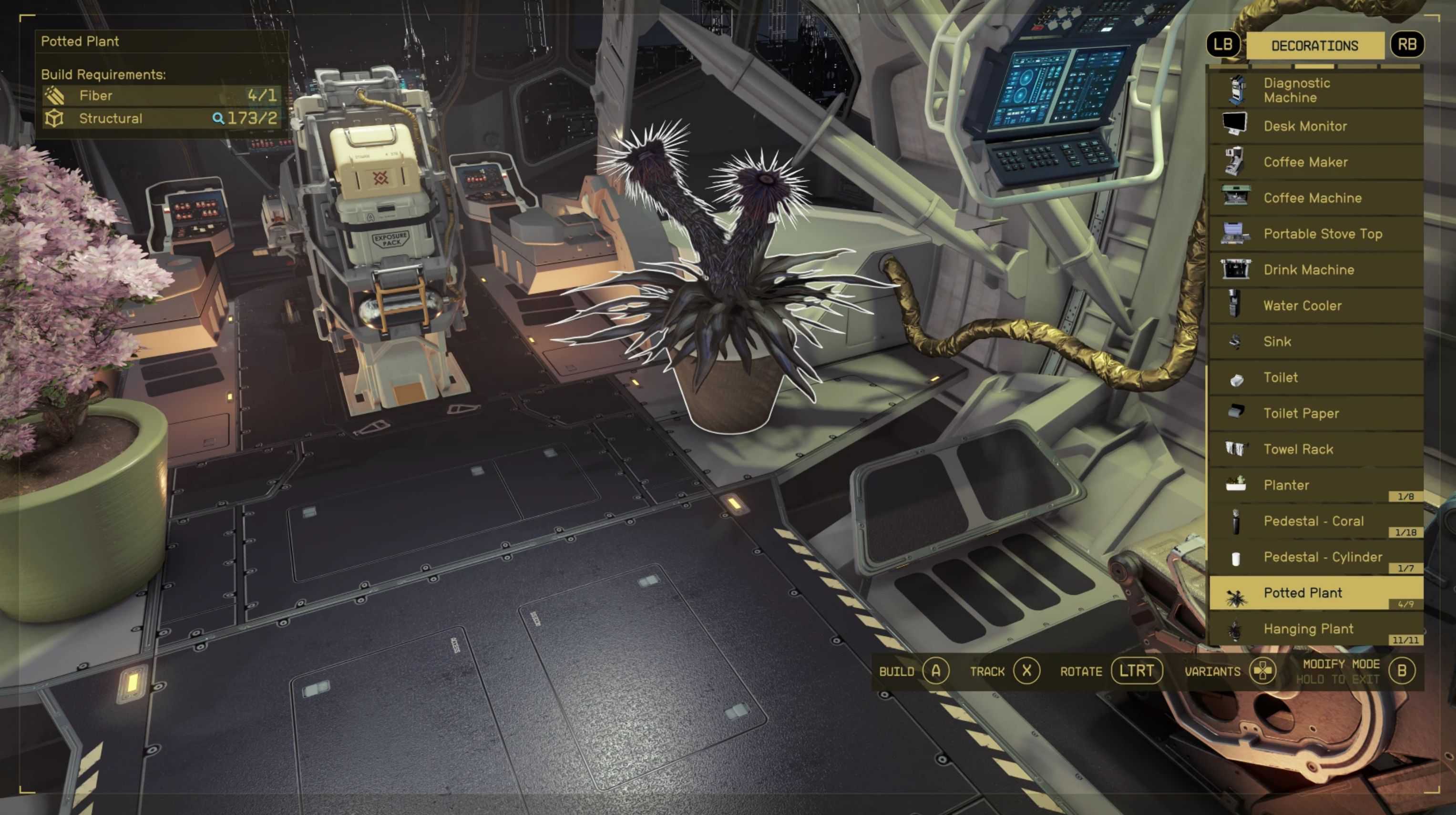Choose the Desk Monitor entry
Screen dimensions: 1456x815
pos(1315,126)
